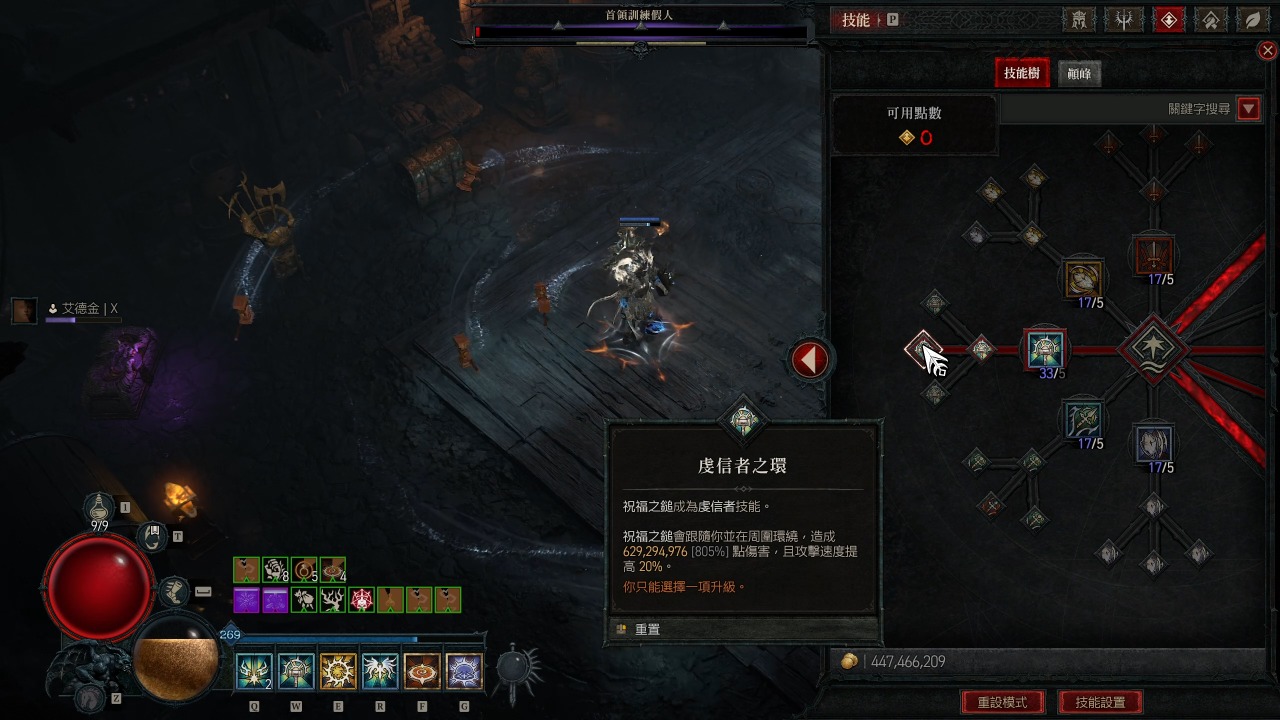Image resolution: width=1280 pixels, height=720 pixels.
Task: Open the 關鍵字搜尋 dropdown arrow
Action: [1248, 109]
